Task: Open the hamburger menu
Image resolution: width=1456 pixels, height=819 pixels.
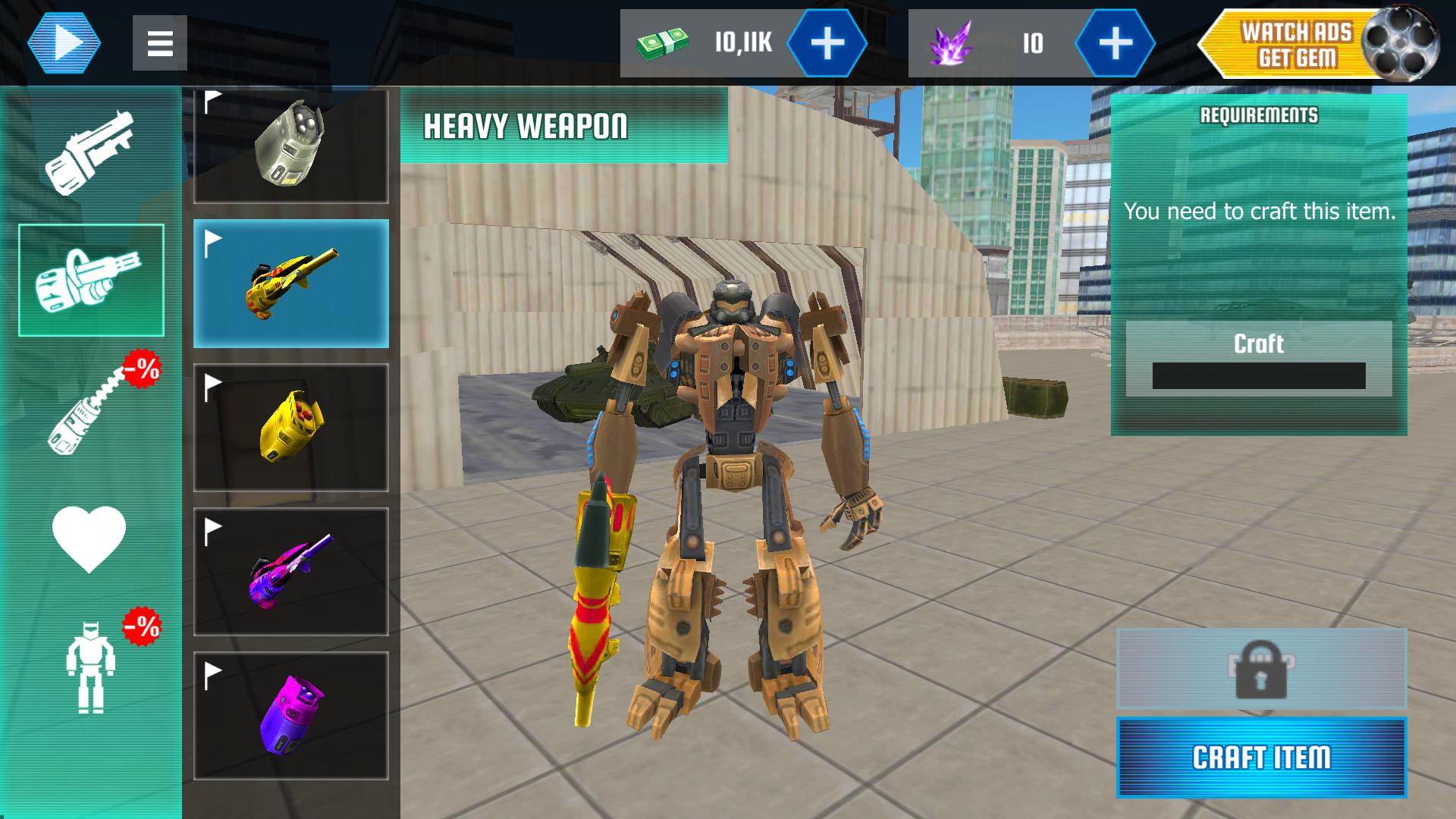Action: 159,42
